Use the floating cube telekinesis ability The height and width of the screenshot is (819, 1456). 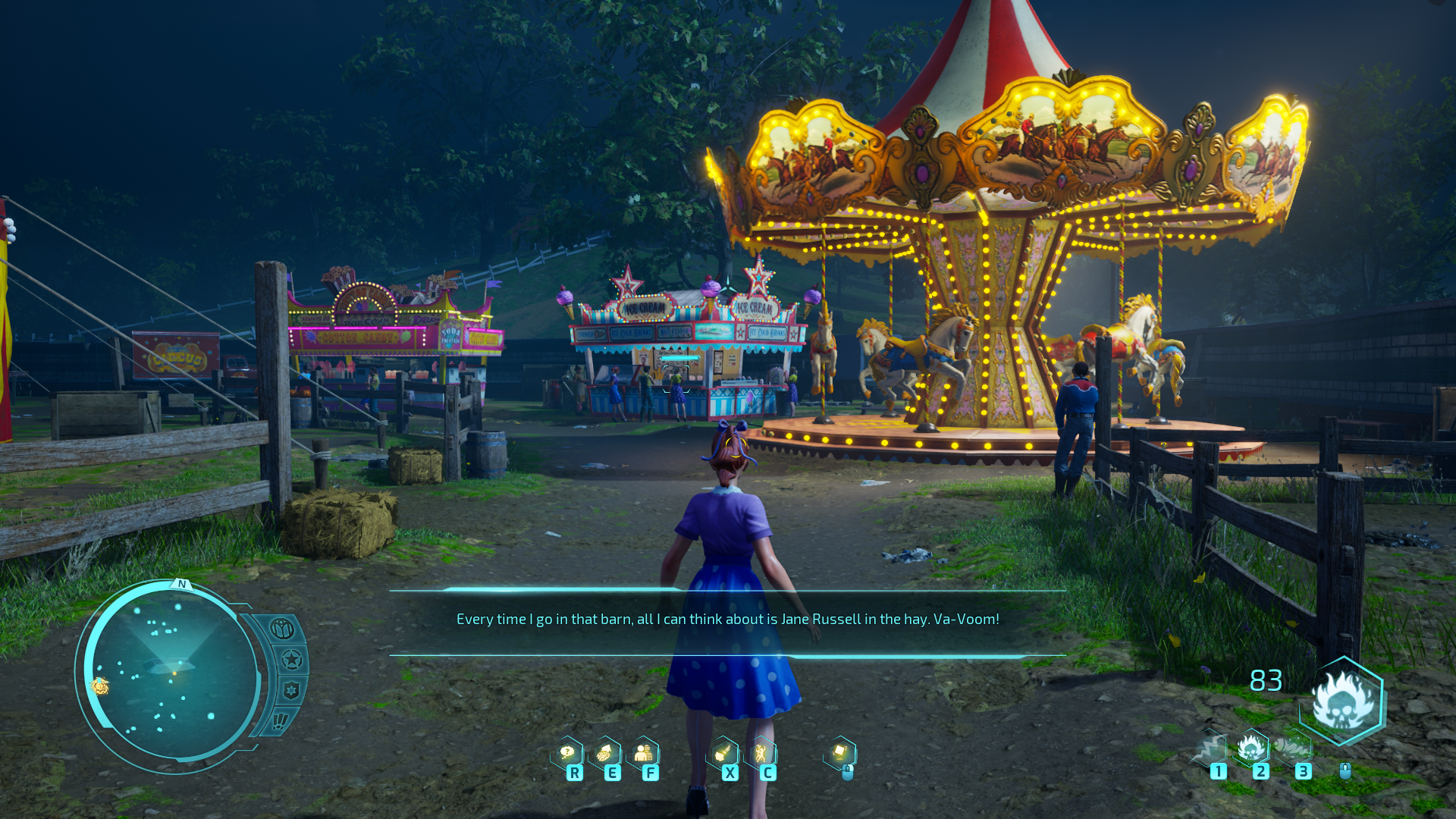click(x=840, y=752)
